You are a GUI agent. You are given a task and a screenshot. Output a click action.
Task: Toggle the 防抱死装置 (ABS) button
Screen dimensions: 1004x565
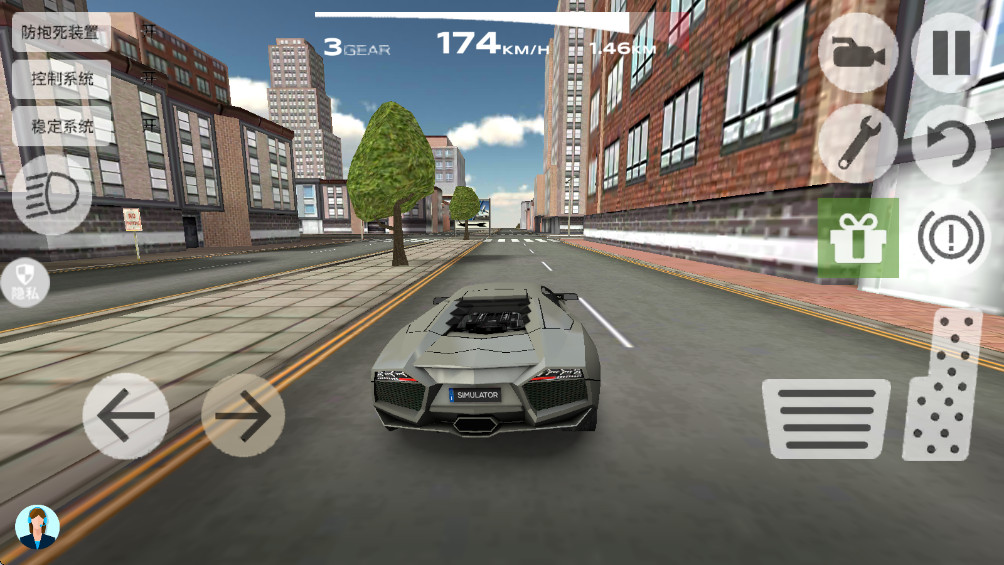click(62, 32)
